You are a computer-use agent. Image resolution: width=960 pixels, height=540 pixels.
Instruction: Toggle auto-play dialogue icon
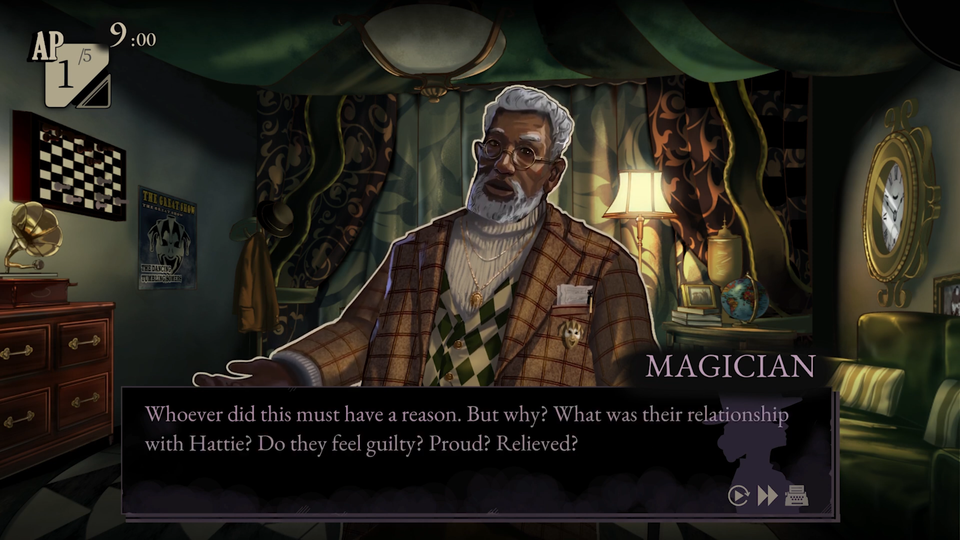click(x=739, y=496)
